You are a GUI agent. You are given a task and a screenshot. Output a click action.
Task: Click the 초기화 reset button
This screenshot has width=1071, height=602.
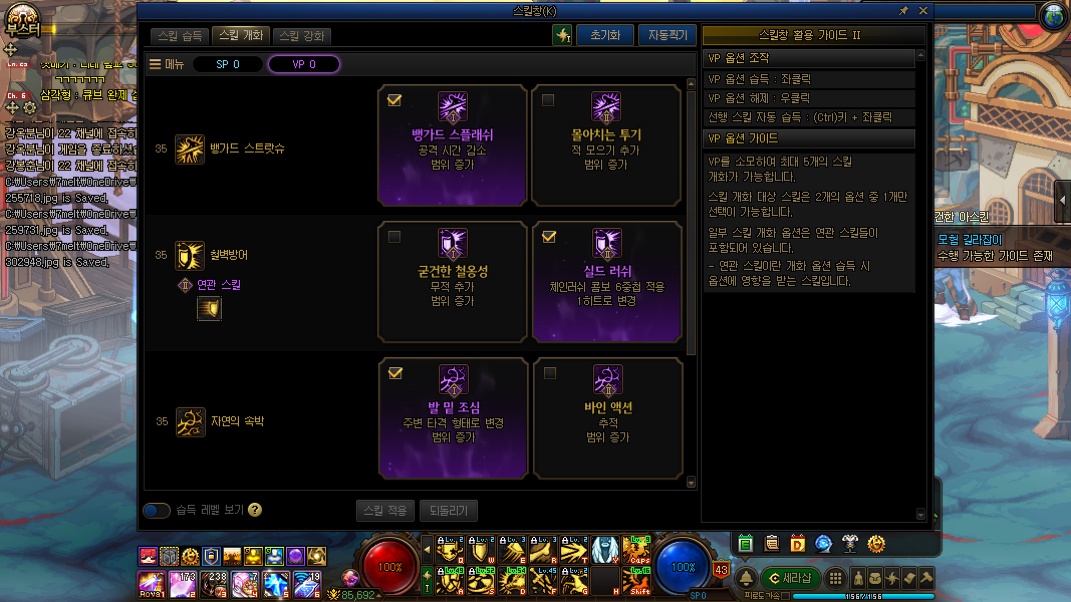coord(605,35)
